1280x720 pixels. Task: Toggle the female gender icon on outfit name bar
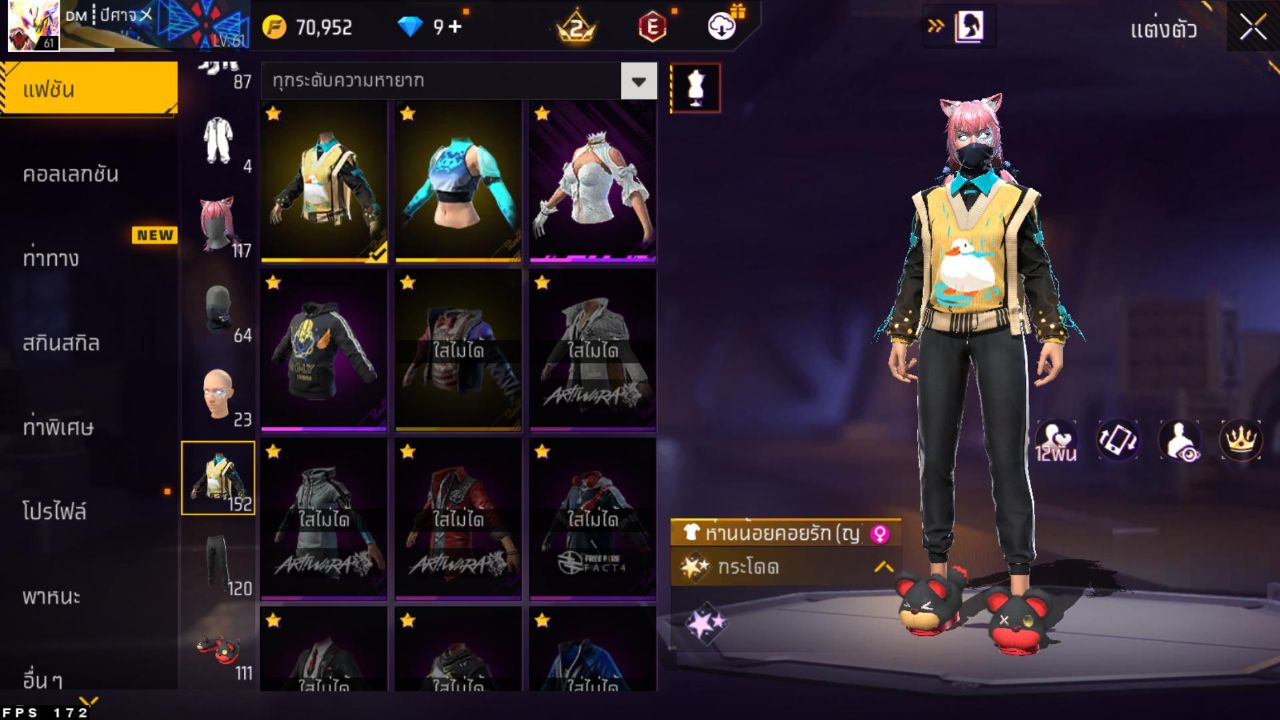[878, 533]
